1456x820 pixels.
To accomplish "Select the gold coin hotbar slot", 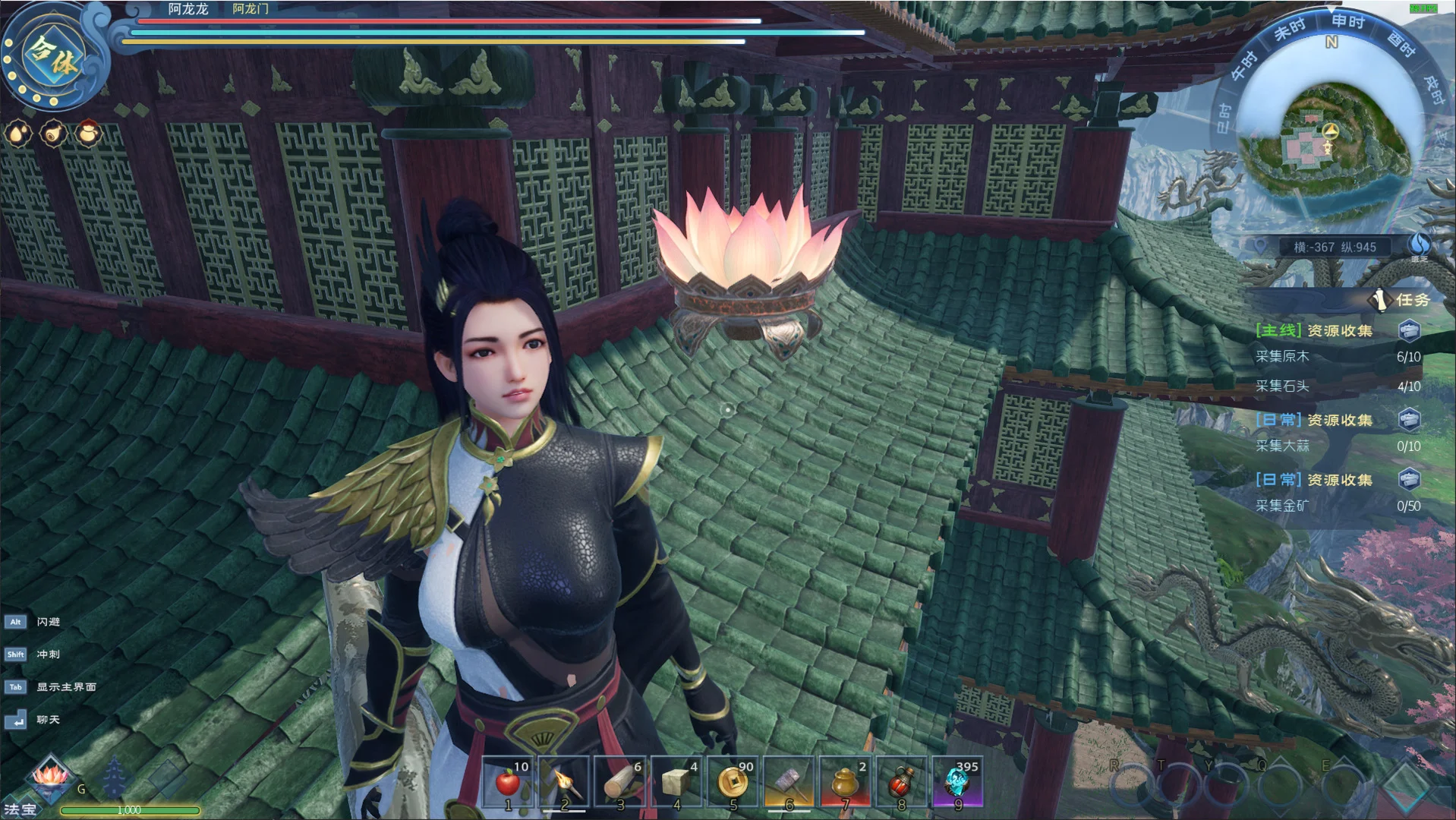I will pyautogui.click(x=733, y=782).
